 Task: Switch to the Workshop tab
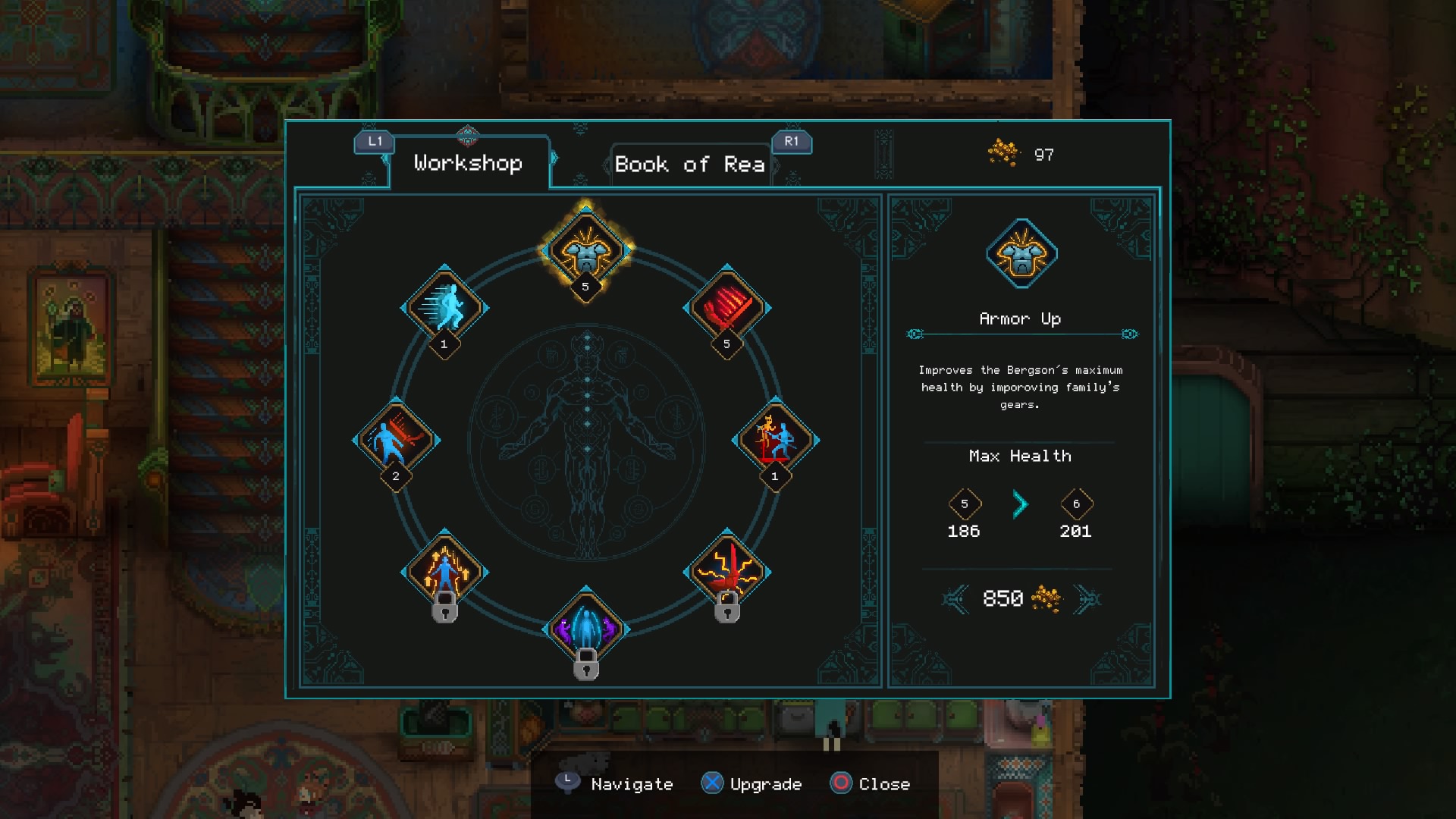(x=467, y=163)
